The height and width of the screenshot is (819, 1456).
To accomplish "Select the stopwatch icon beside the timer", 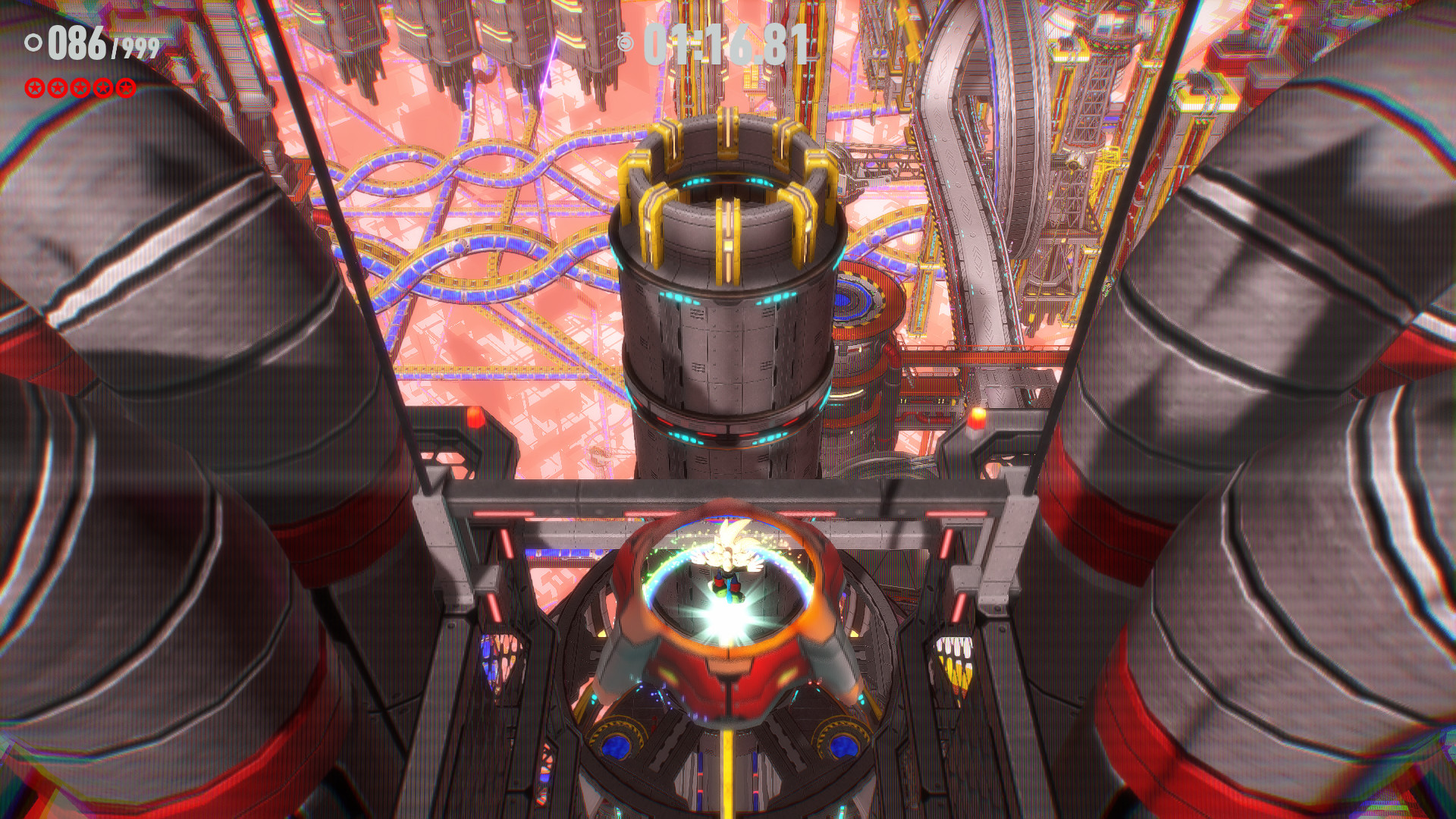I will tap(625, 42).
